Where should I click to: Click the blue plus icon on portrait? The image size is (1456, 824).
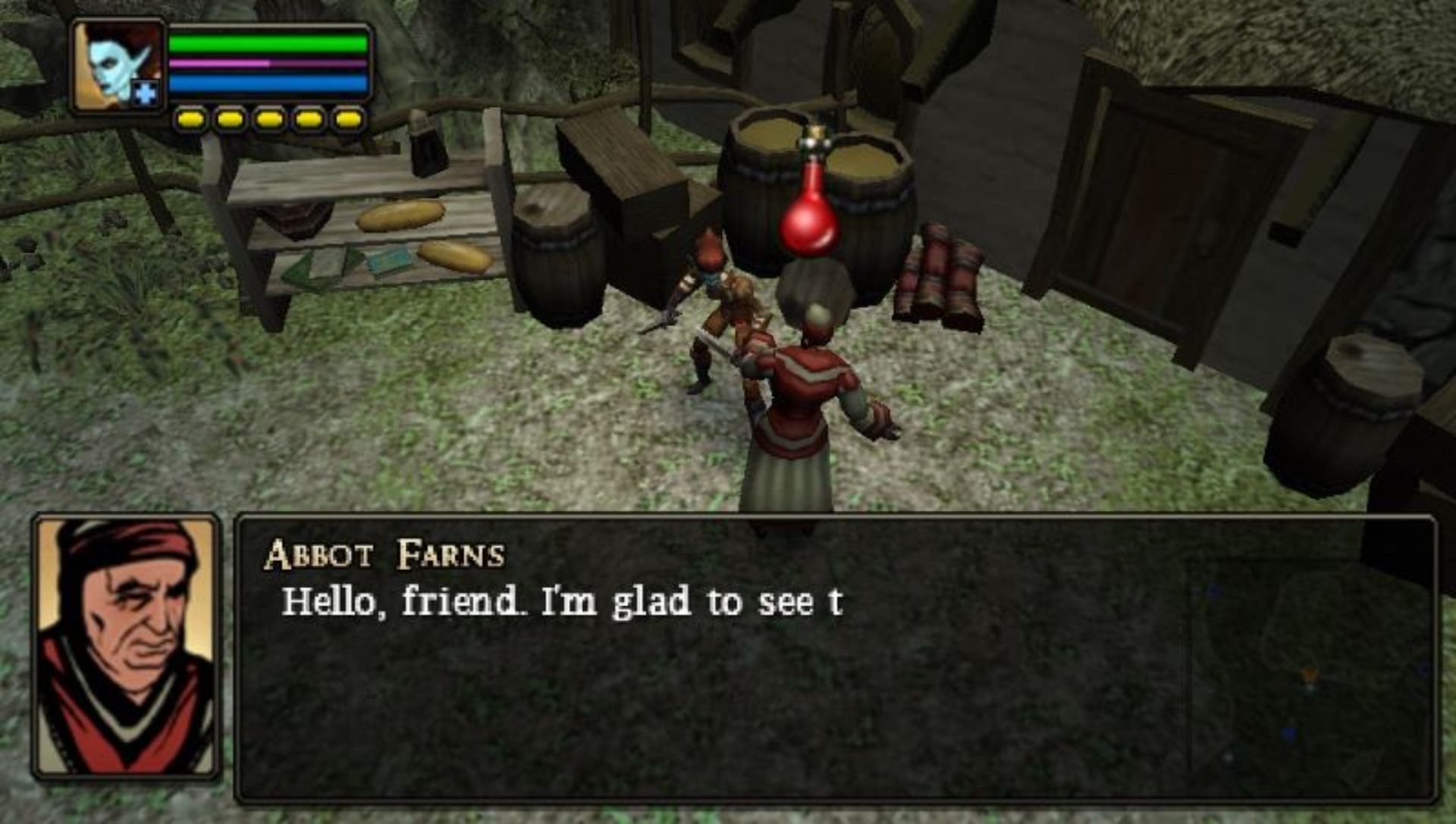click(145, 94)
